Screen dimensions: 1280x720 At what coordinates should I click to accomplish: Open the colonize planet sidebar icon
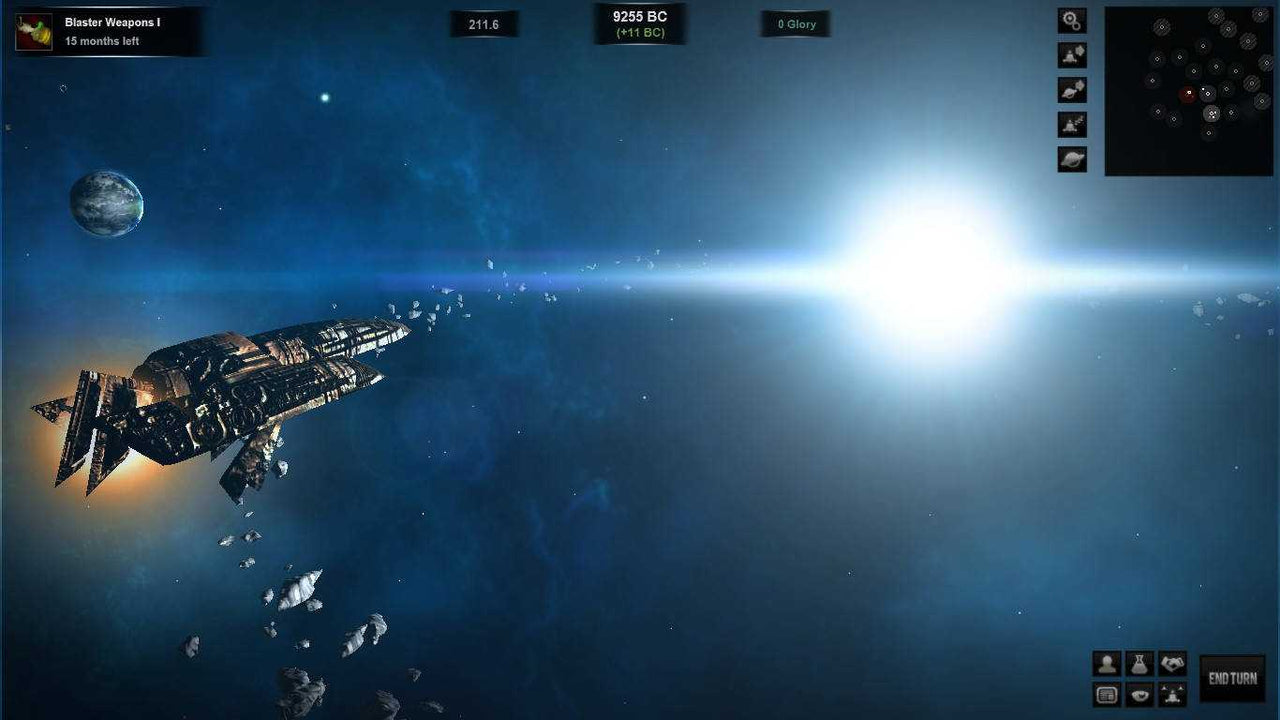click(x=1071, y=89)
